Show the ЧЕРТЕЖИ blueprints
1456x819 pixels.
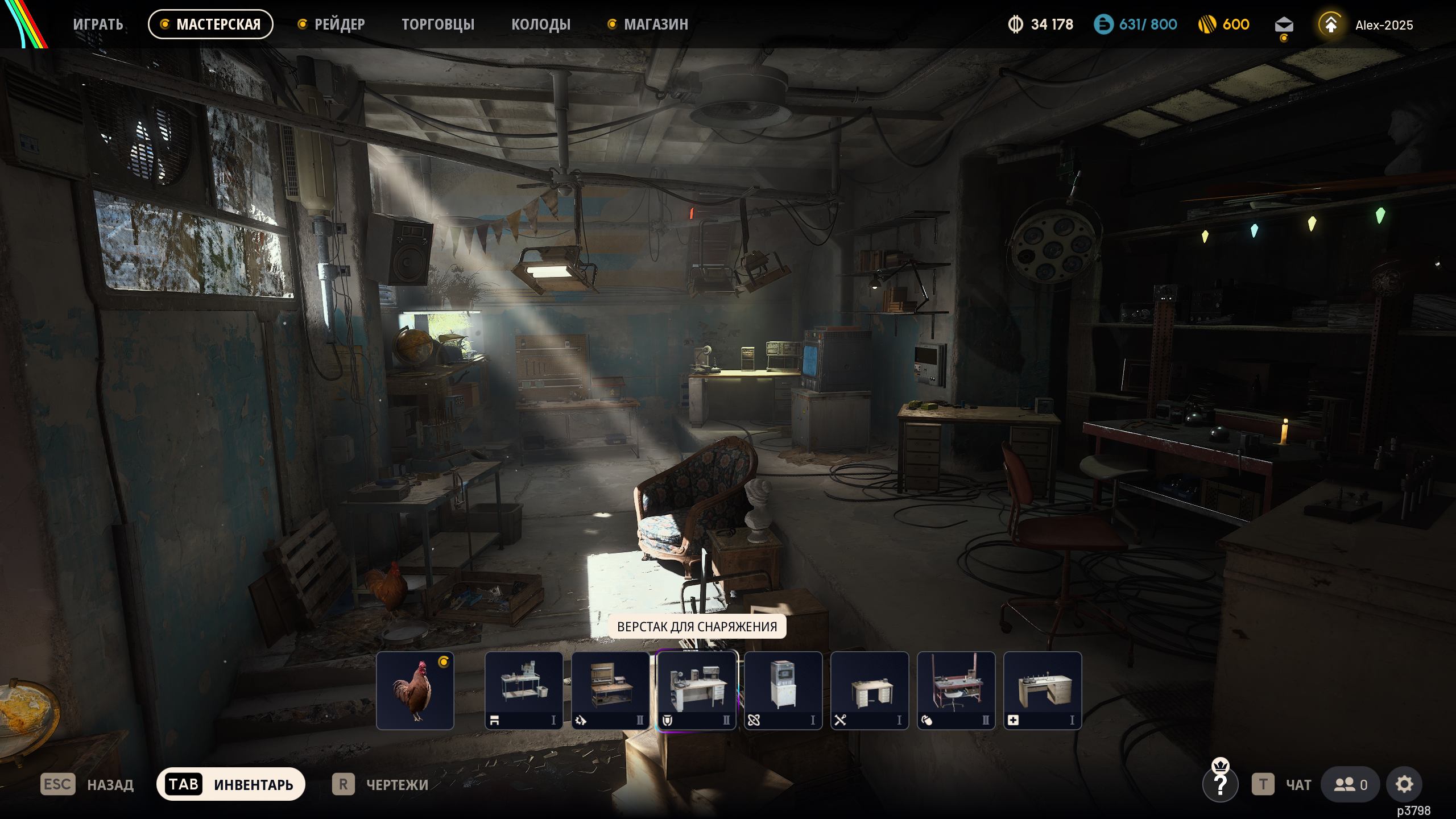pos(380,785)
